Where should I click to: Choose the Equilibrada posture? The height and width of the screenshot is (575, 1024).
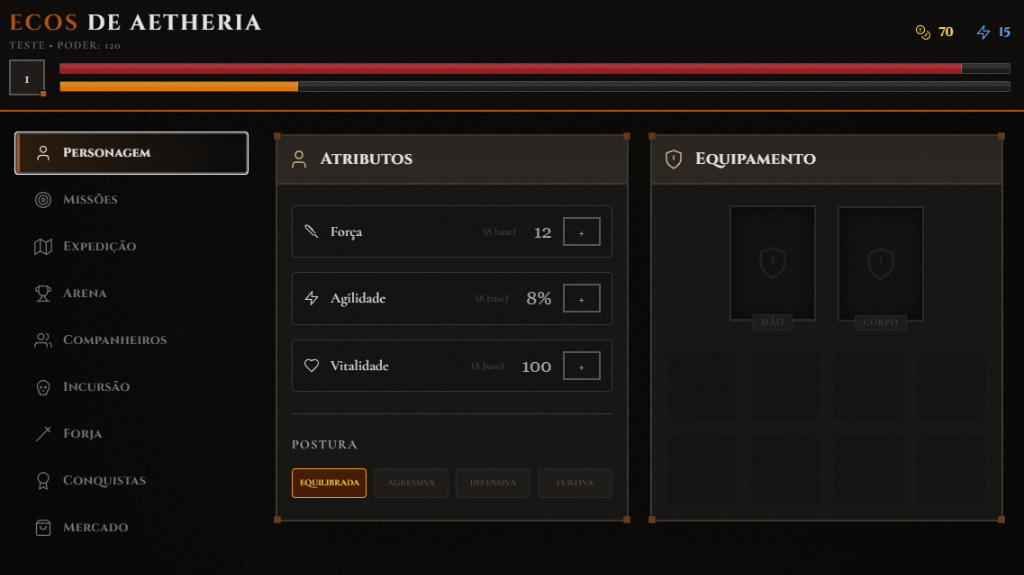[x=329, y=483]
